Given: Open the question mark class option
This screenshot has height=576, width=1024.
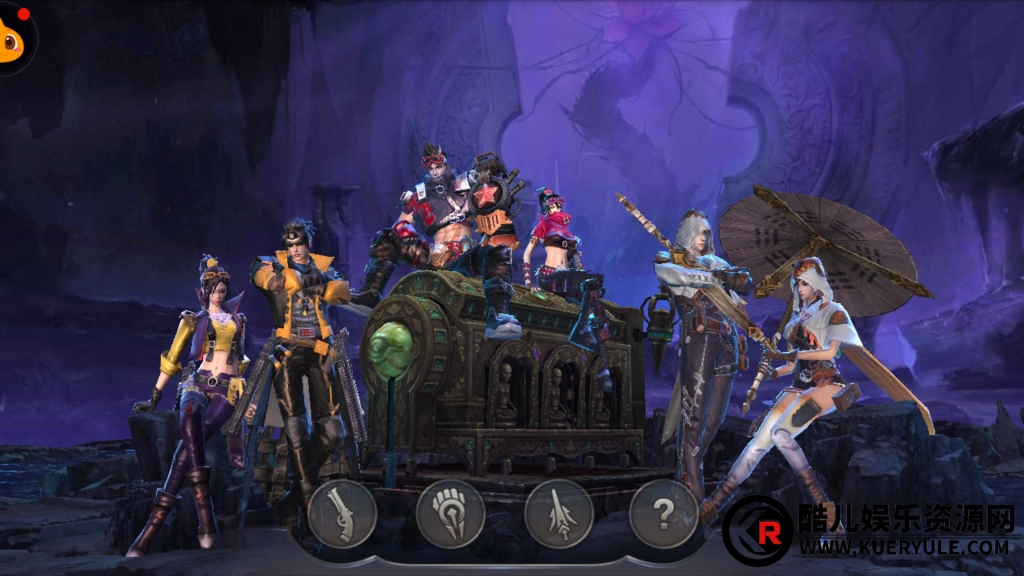Looking at the screenshot, I should (x=664, y=514).
